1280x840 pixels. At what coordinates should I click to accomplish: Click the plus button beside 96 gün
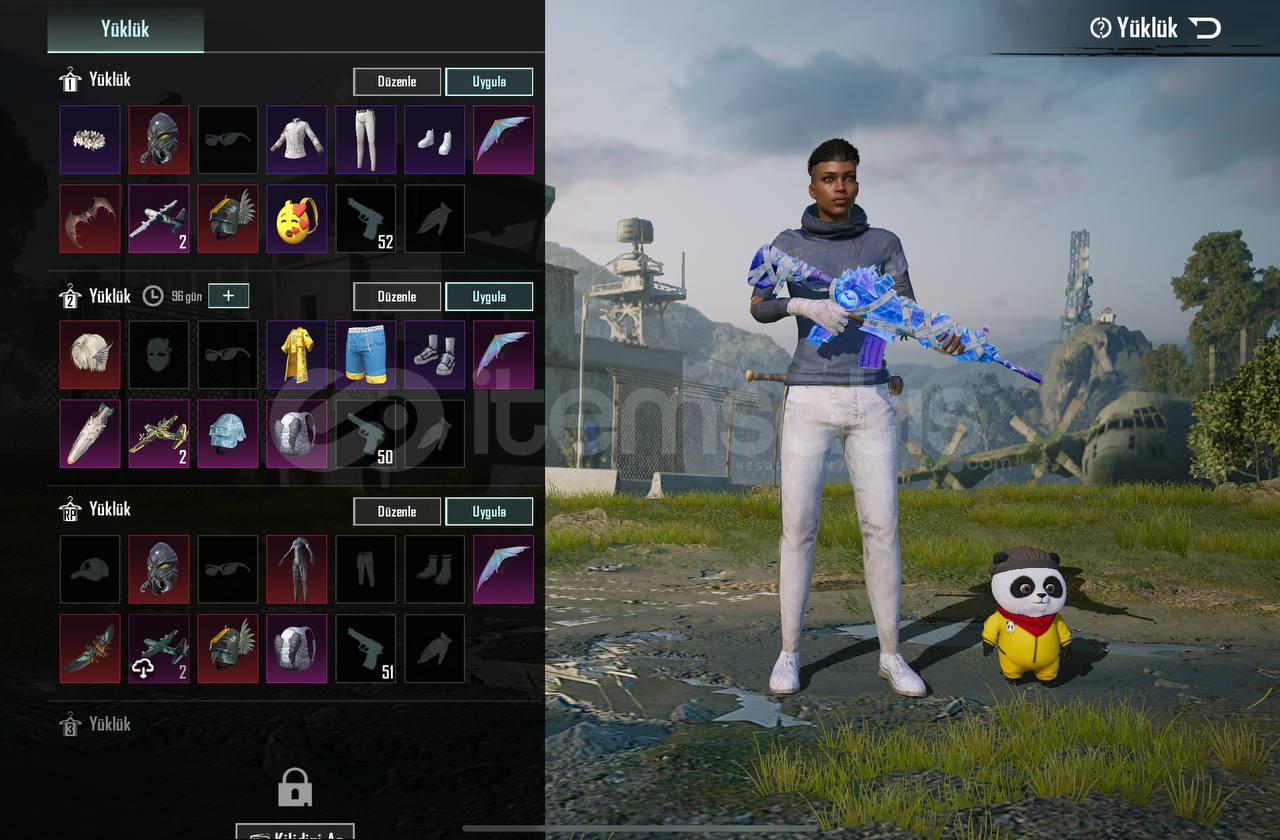click(x=228, y=296)
